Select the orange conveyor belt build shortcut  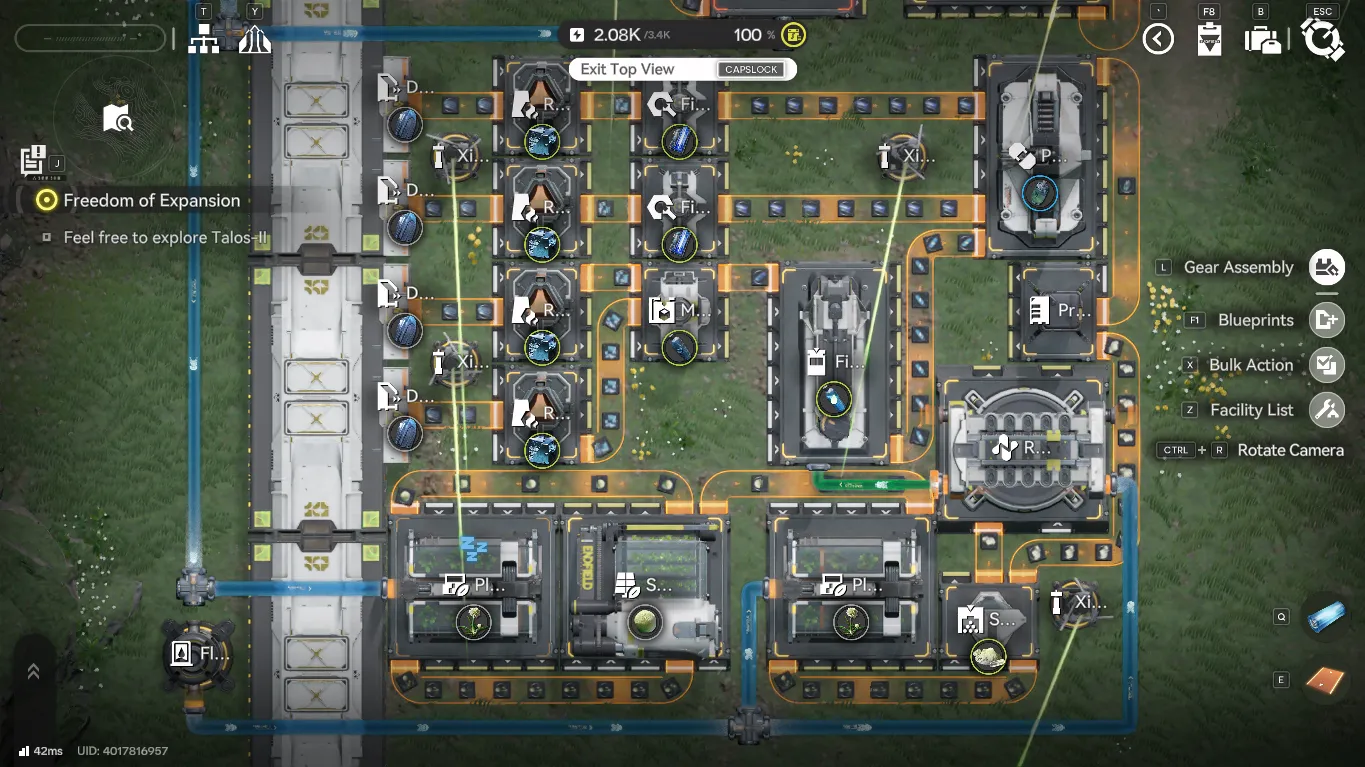[1325, 680]
